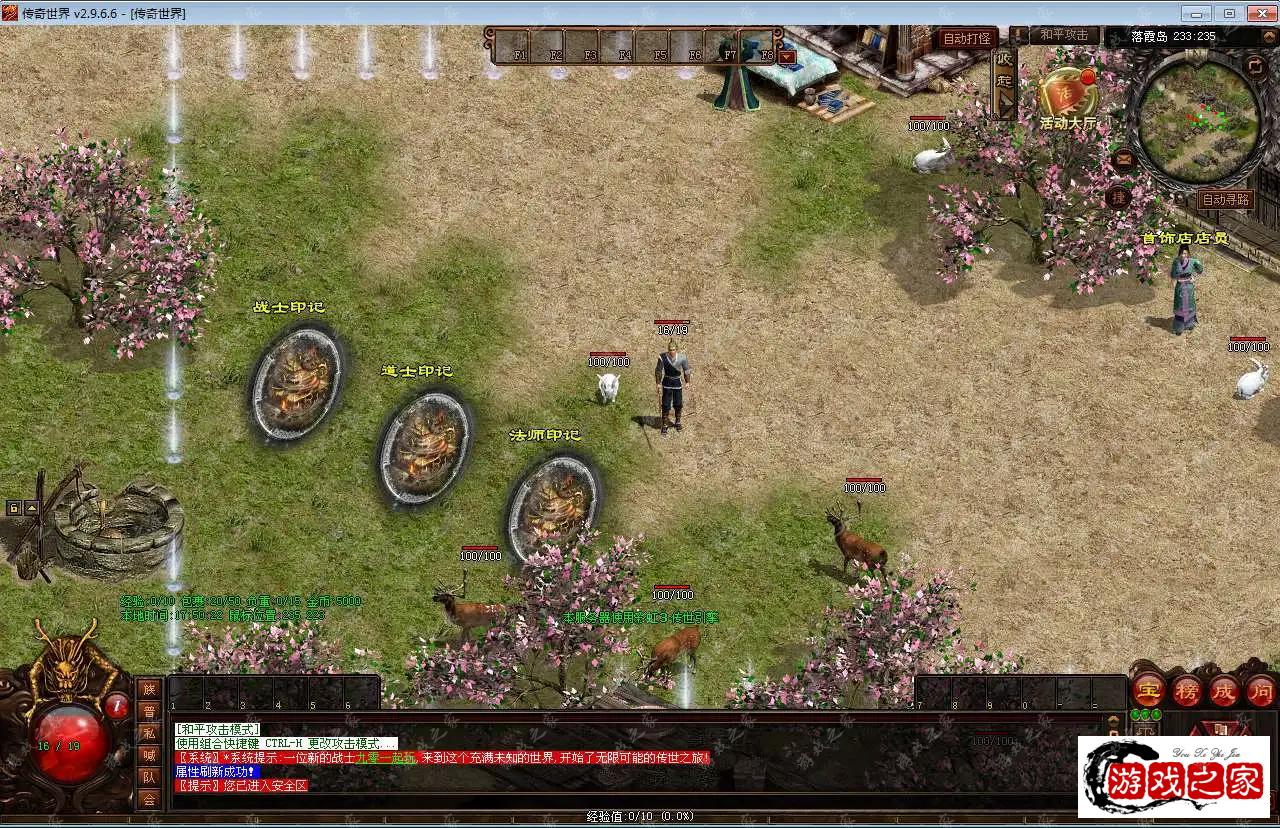Click the 自动打怪 auto-fight button
This screenshot has height=828, width=1280.
click(x=966, y=39)
